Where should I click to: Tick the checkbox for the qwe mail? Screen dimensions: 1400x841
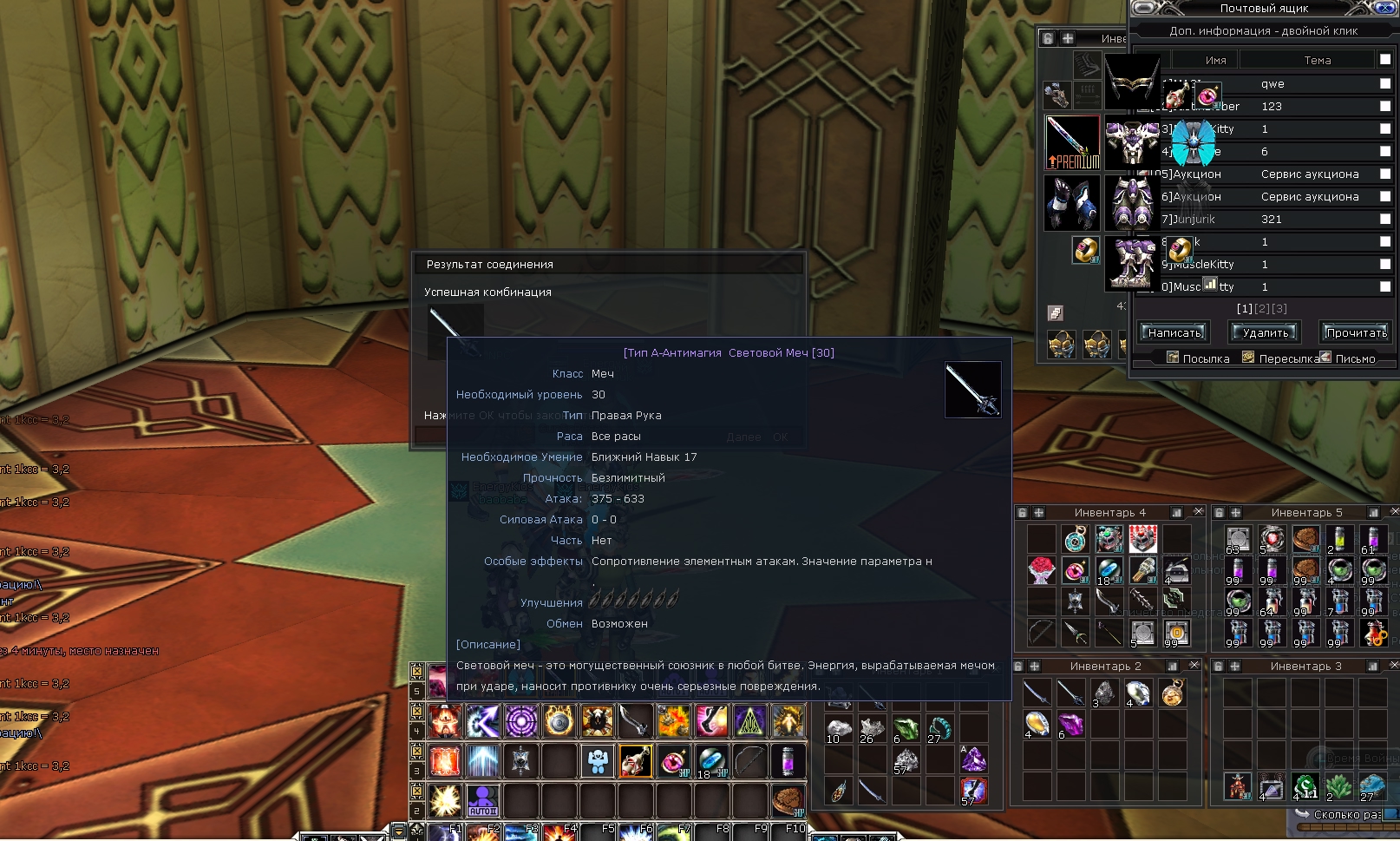1385,83
